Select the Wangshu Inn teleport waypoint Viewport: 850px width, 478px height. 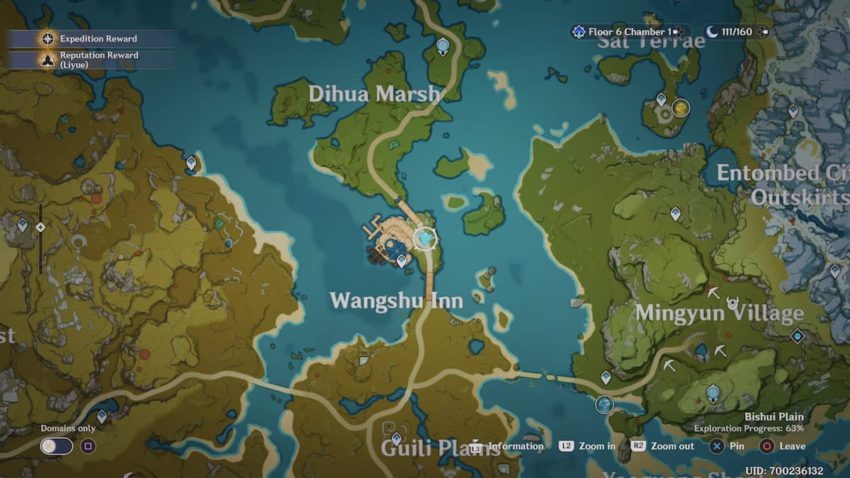point(402,260)
